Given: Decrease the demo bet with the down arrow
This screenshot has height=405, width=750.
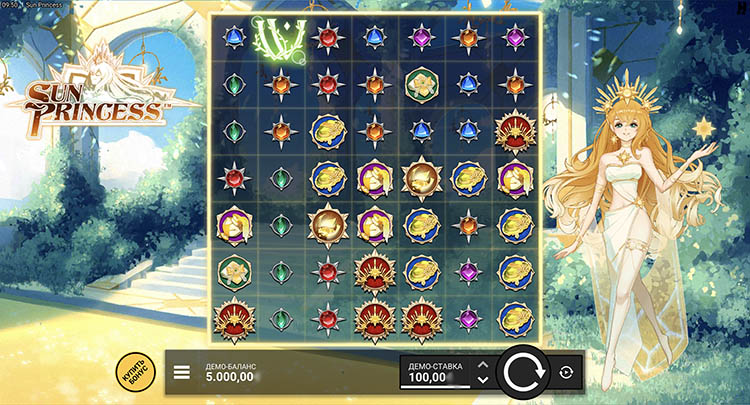Looking at the screenshot, I should 483,380.
